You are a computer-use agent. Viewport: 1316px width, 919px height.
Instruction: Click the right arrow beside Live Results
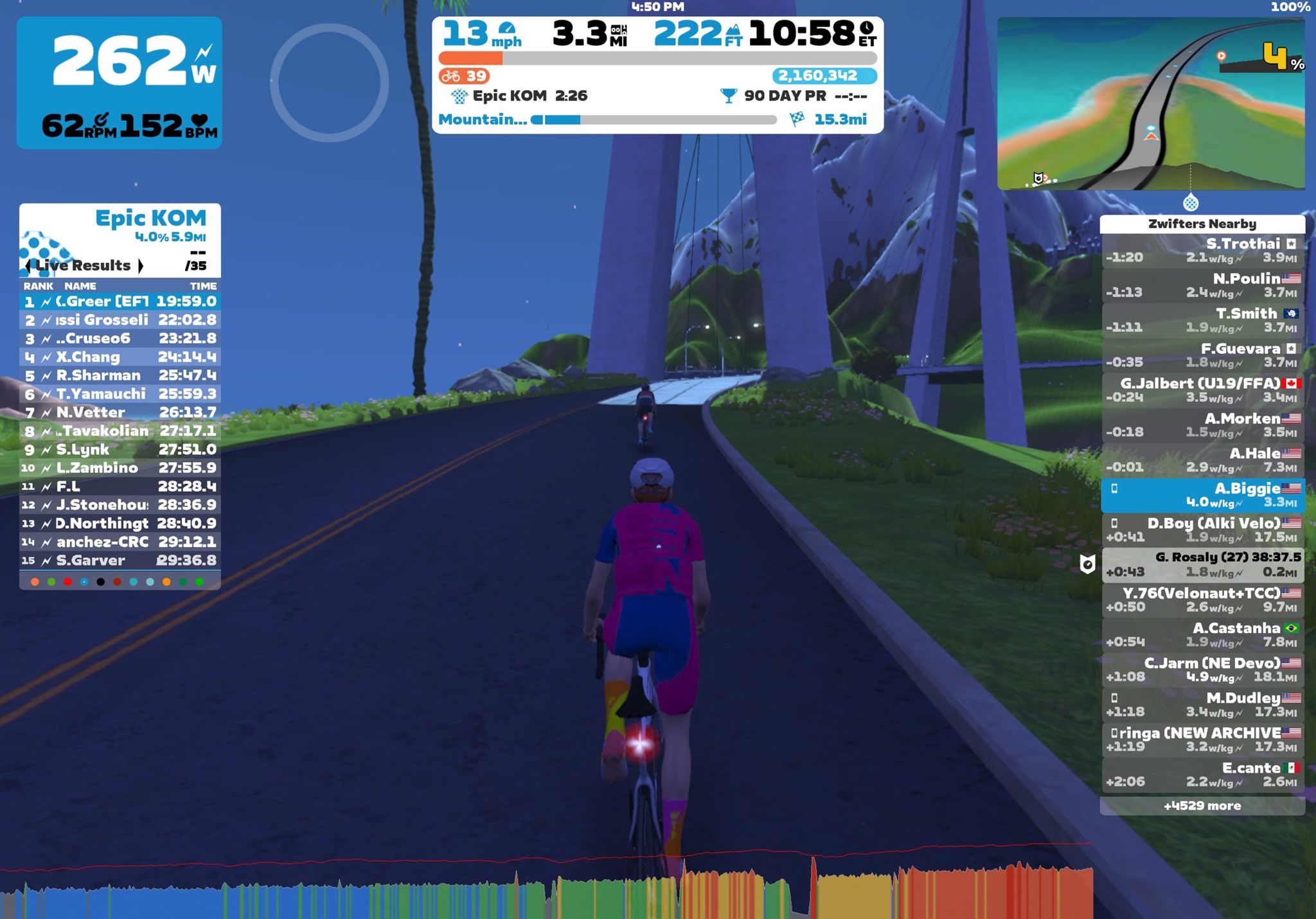[x=142, y=265]
